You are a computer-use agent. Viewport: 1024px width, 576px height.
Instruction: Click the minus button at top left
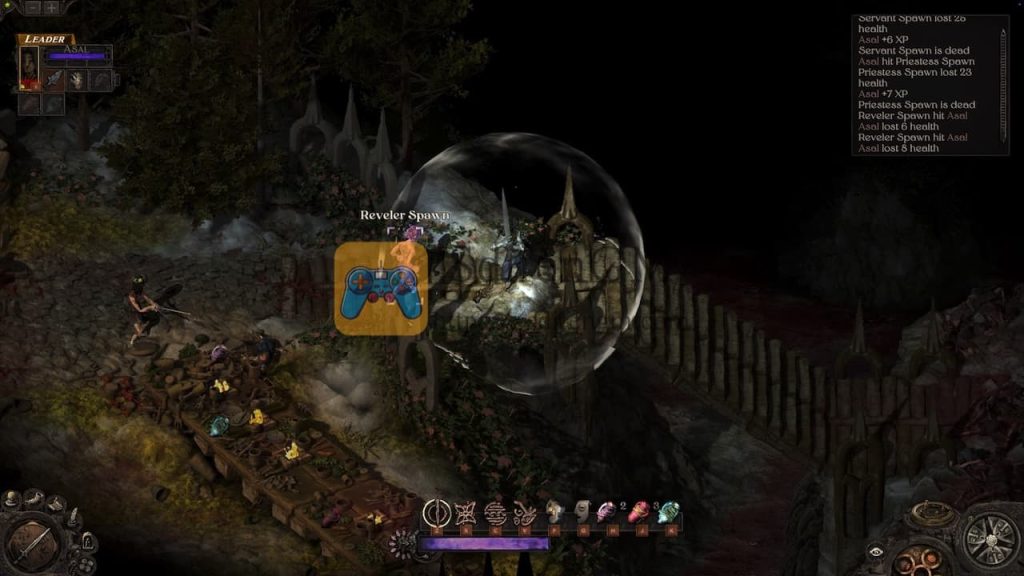pyautogui.click(x=31, y=7)
